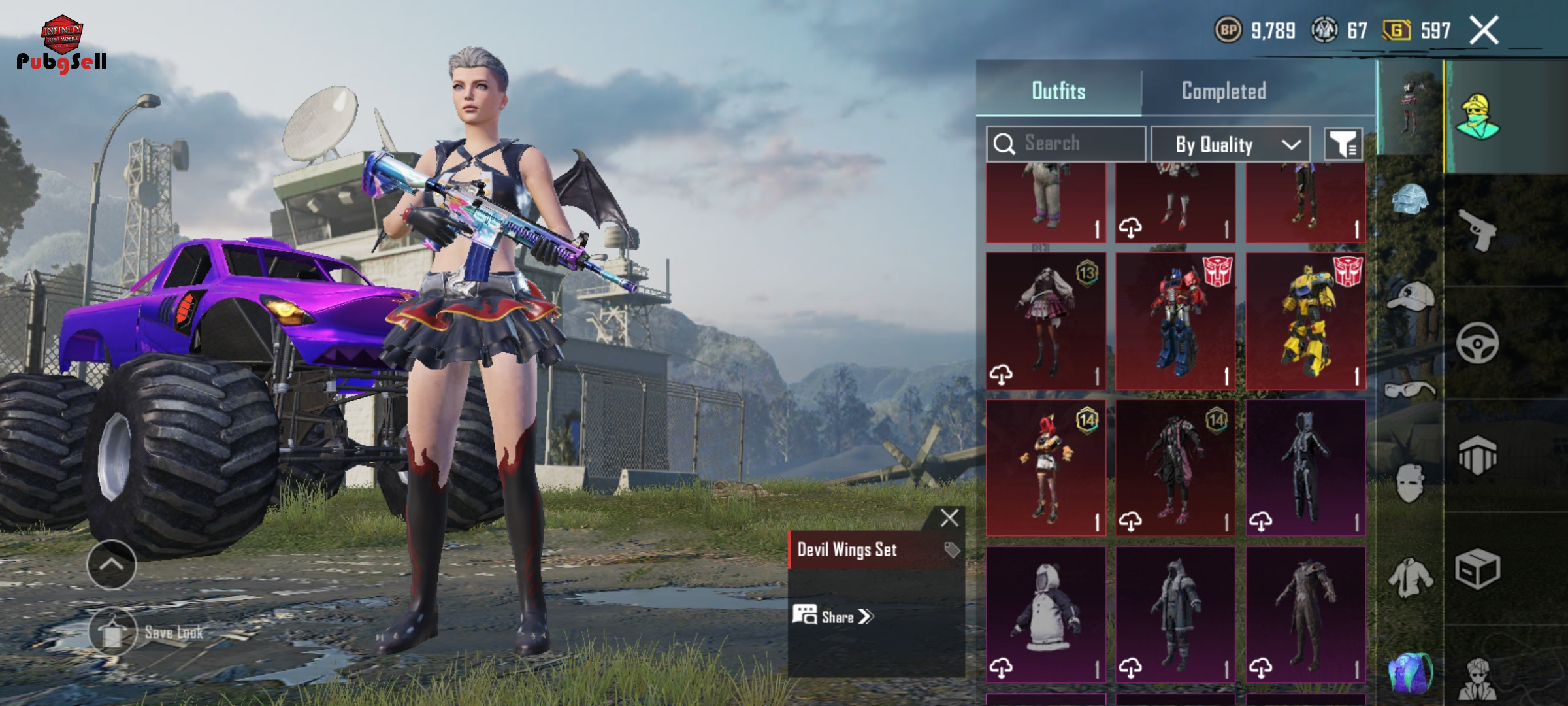The width and height of the screenshot is (1568, 706).
Task: Open the steering wheel vehicle category
Action: (1477, 343)
